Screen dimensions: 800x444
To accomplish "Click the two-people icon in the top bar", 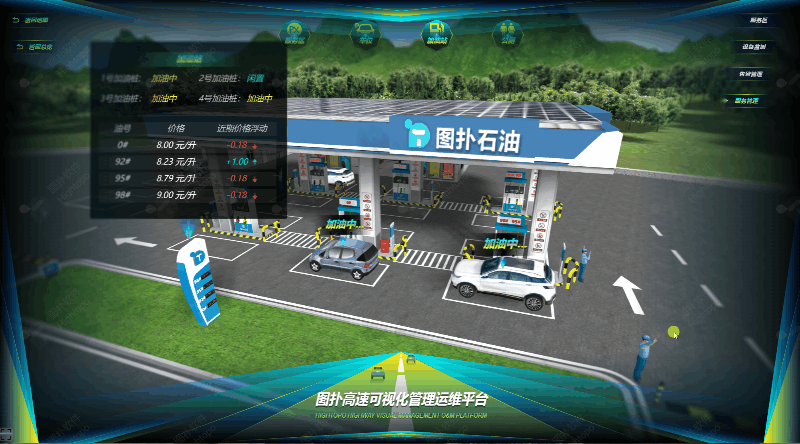I will point(507,33).
